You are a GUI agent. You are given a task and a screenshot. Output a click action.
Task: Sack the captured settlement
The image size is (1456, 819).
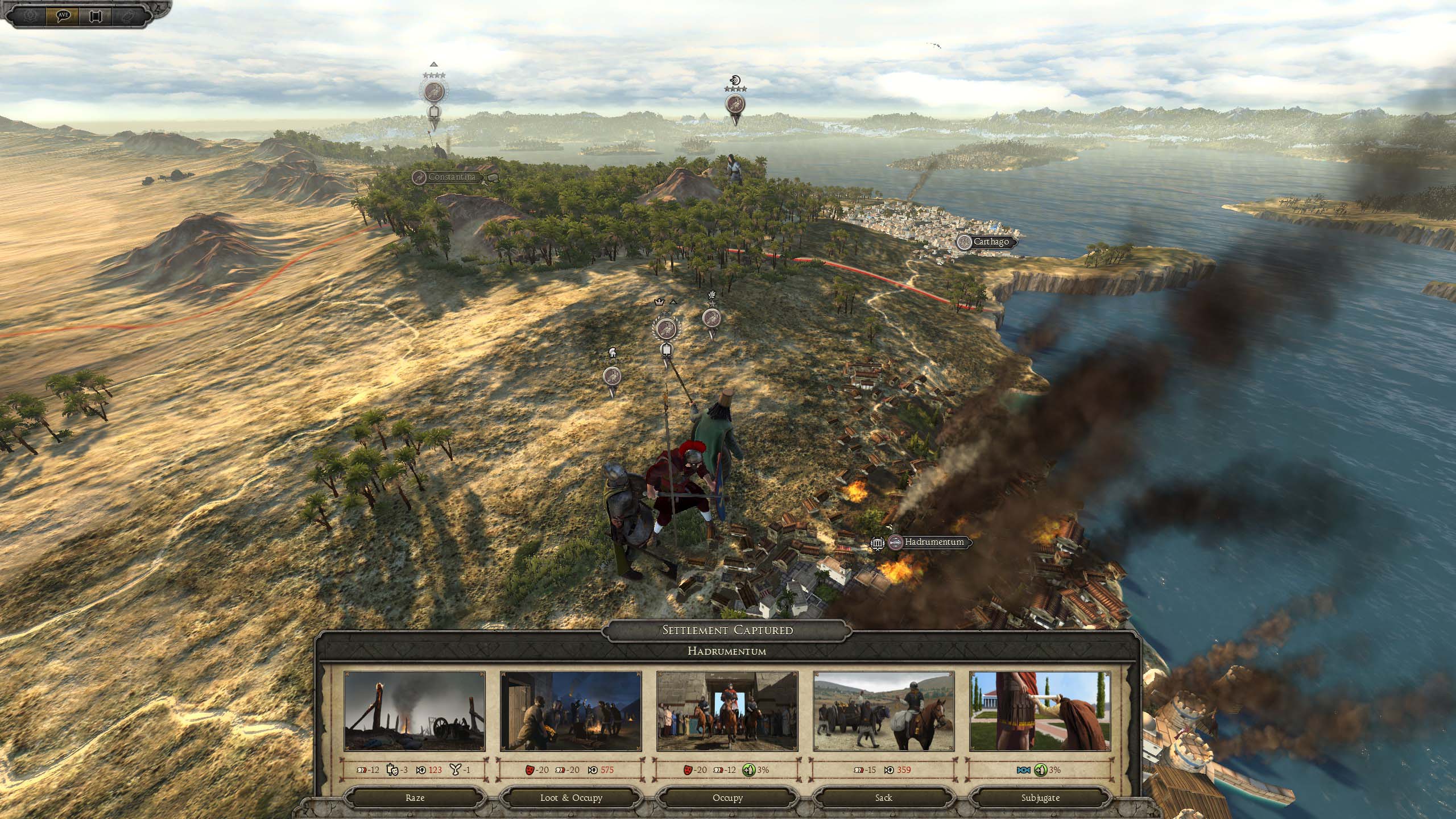pyautogui.click(x=884, y=797)
